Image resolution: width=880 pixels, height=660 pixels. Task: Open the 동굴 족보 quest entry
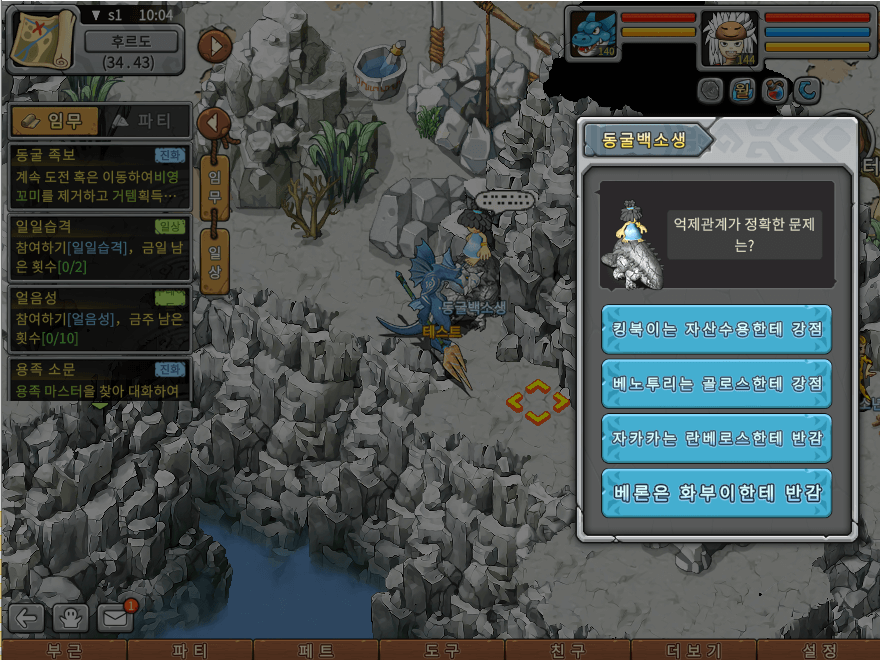click(98, 173)
